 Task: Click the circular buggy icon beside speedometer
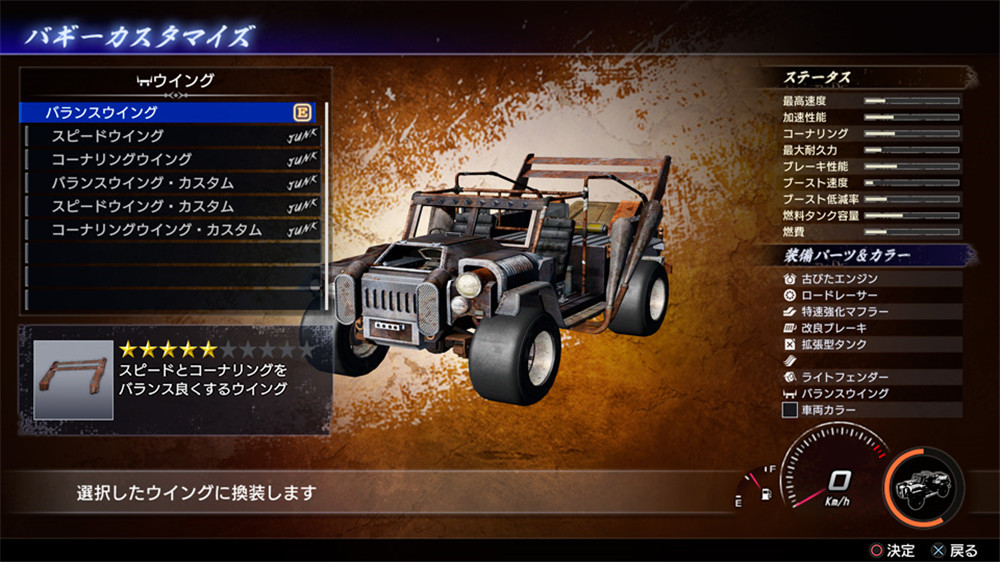click(924, 487)
